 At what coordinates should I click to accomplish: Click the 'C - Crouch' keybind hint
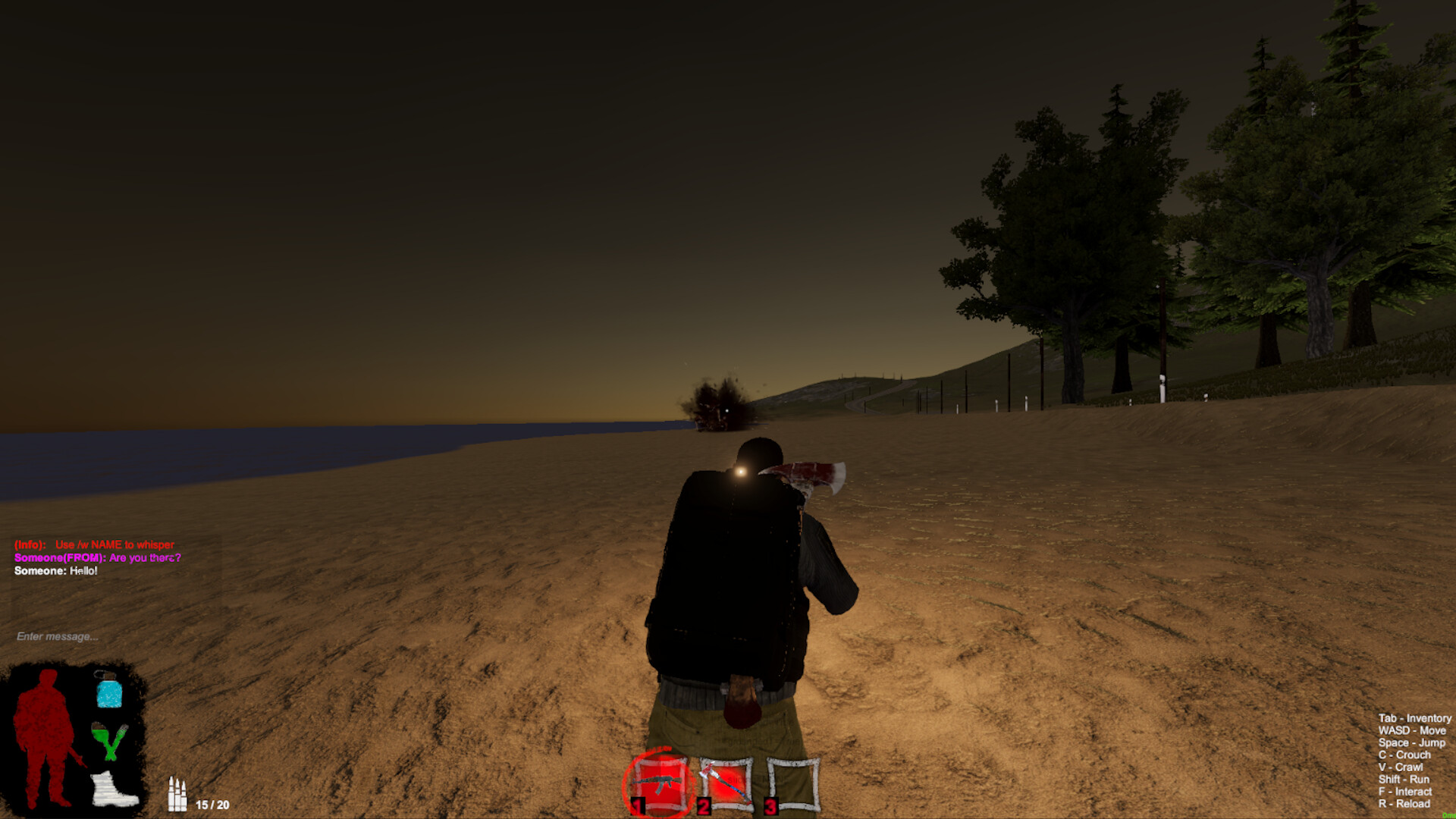point(1405,755)
